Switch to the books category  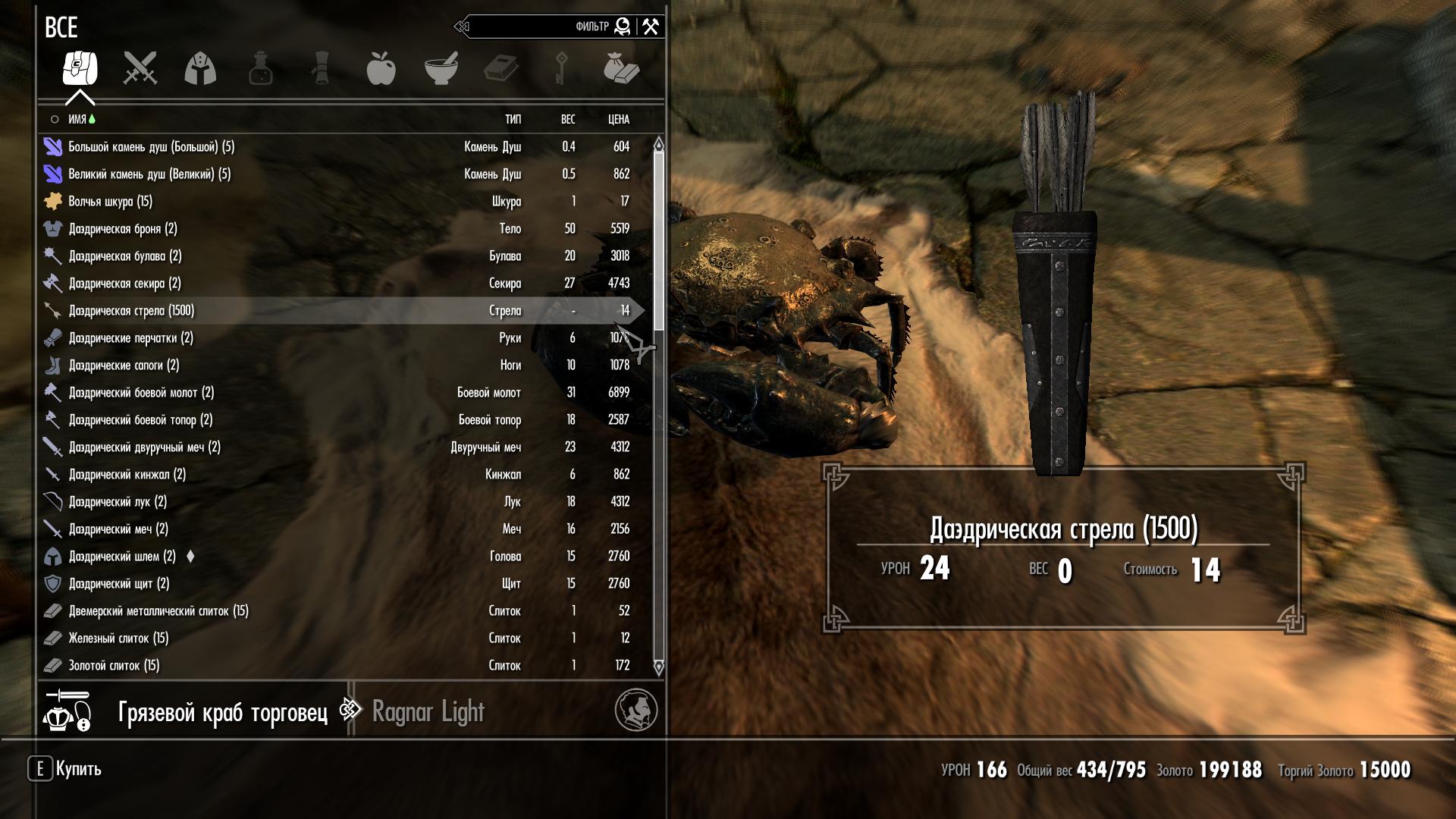501,68
